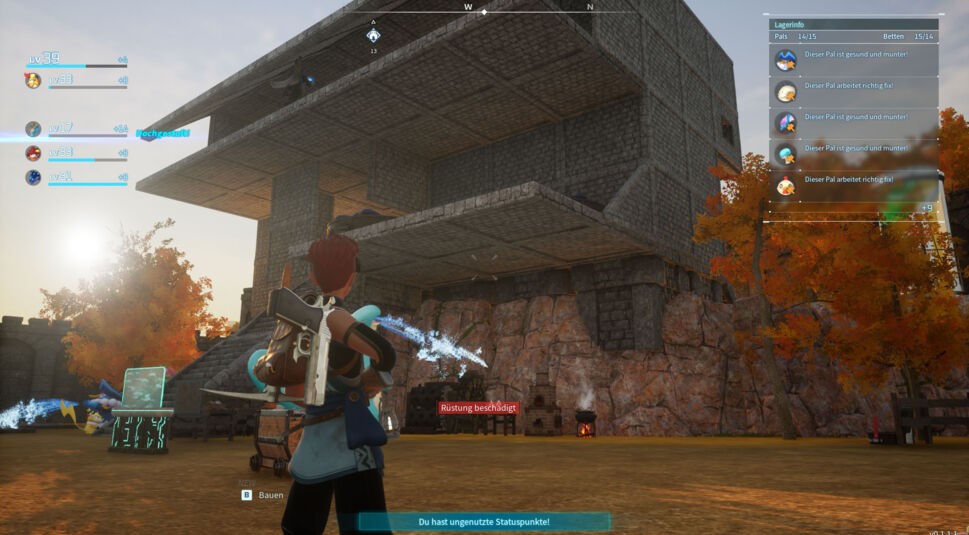969x535 pixels.
Task: Open the unused status points notification
Action: (x=484, y=522)
